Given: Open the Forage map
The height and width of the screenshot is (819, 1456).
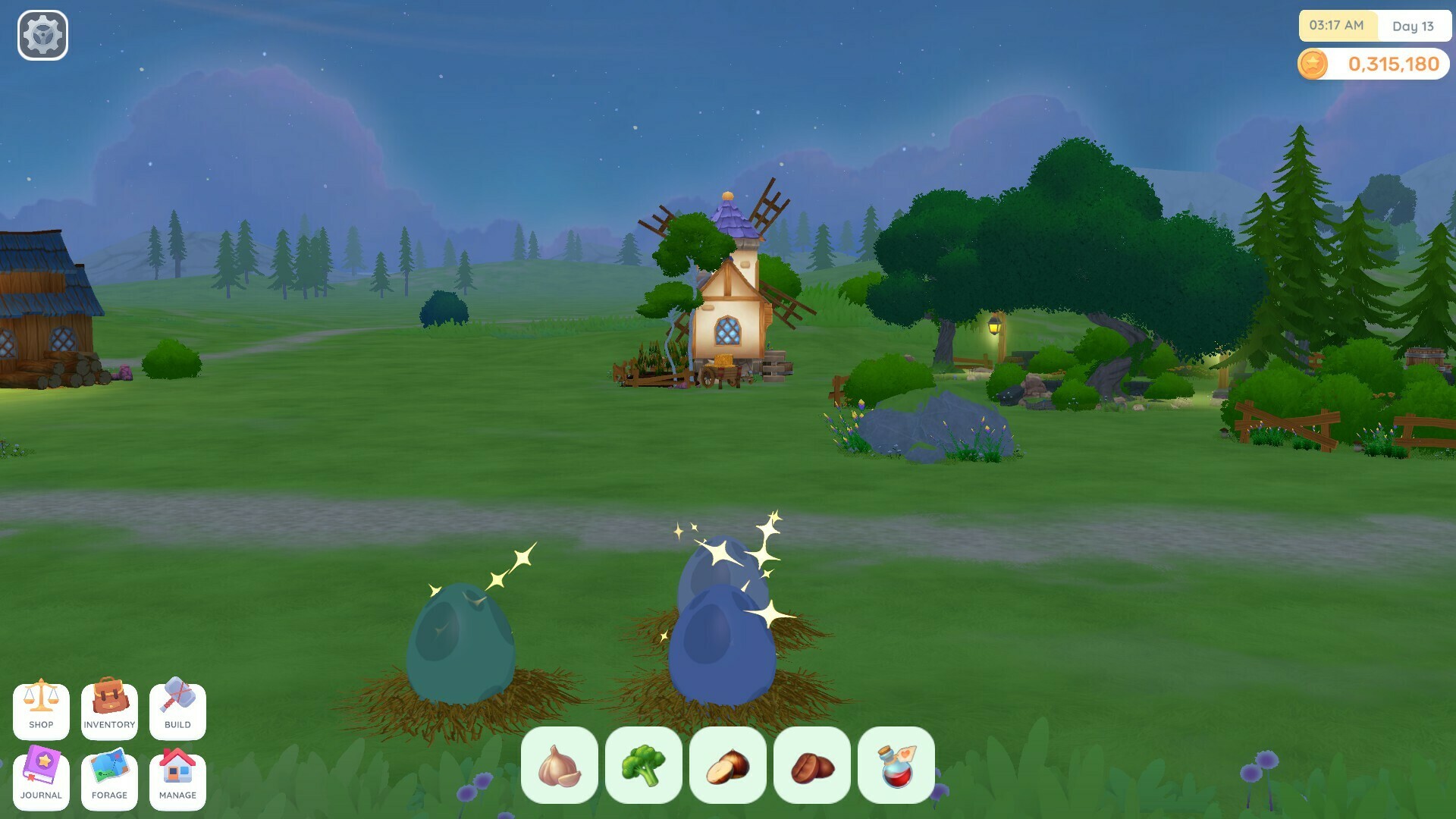Looking at the screenshot, I should [109, 780].
